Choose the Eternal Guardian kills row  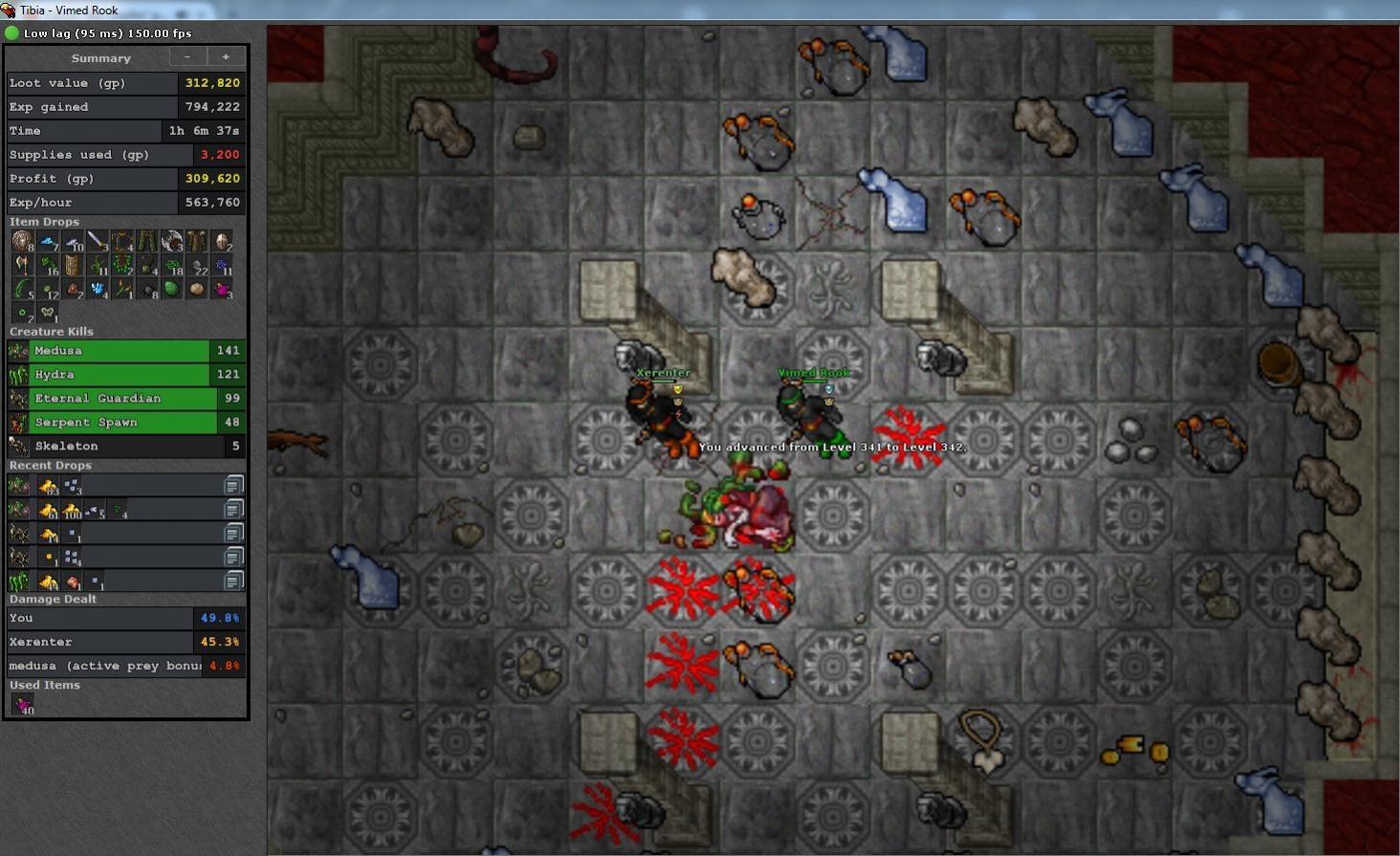coord(125,399)
